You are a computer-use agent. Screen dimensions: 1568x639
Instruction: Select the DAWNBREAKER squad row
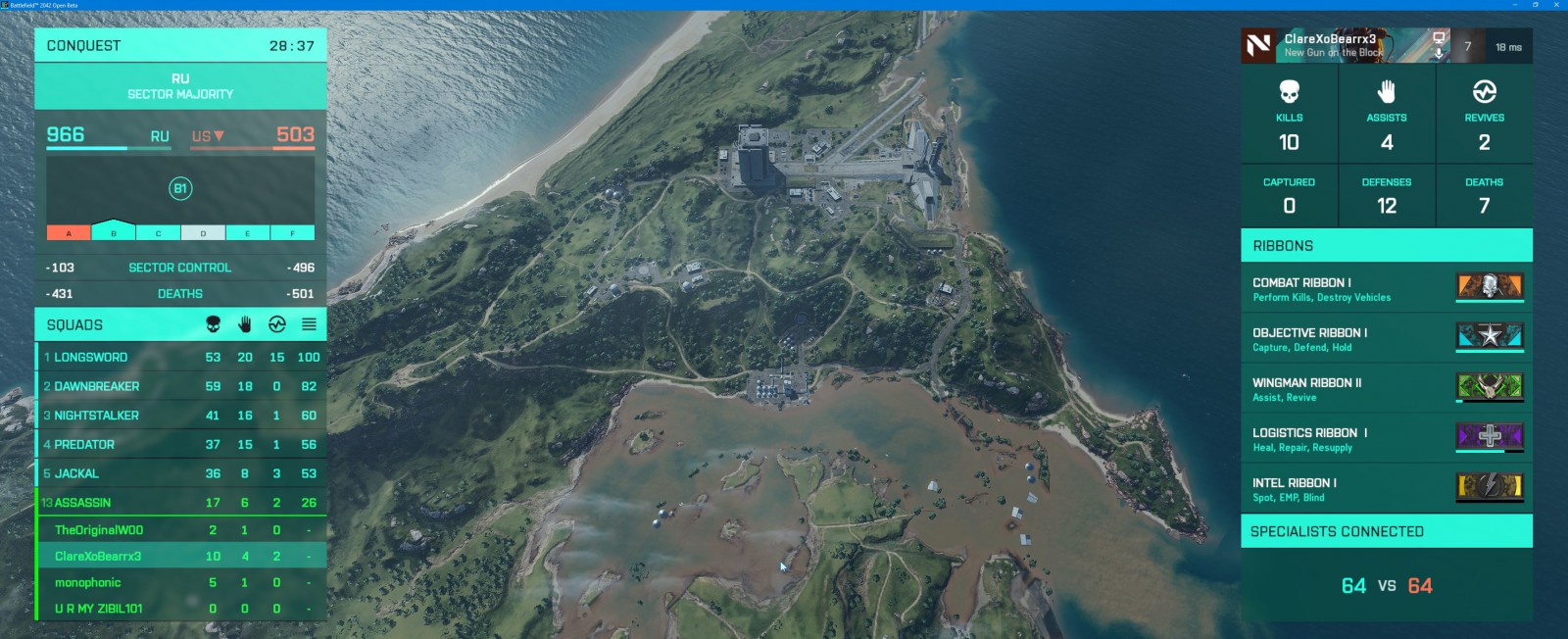pyautogui.click(x=180, y=387)
